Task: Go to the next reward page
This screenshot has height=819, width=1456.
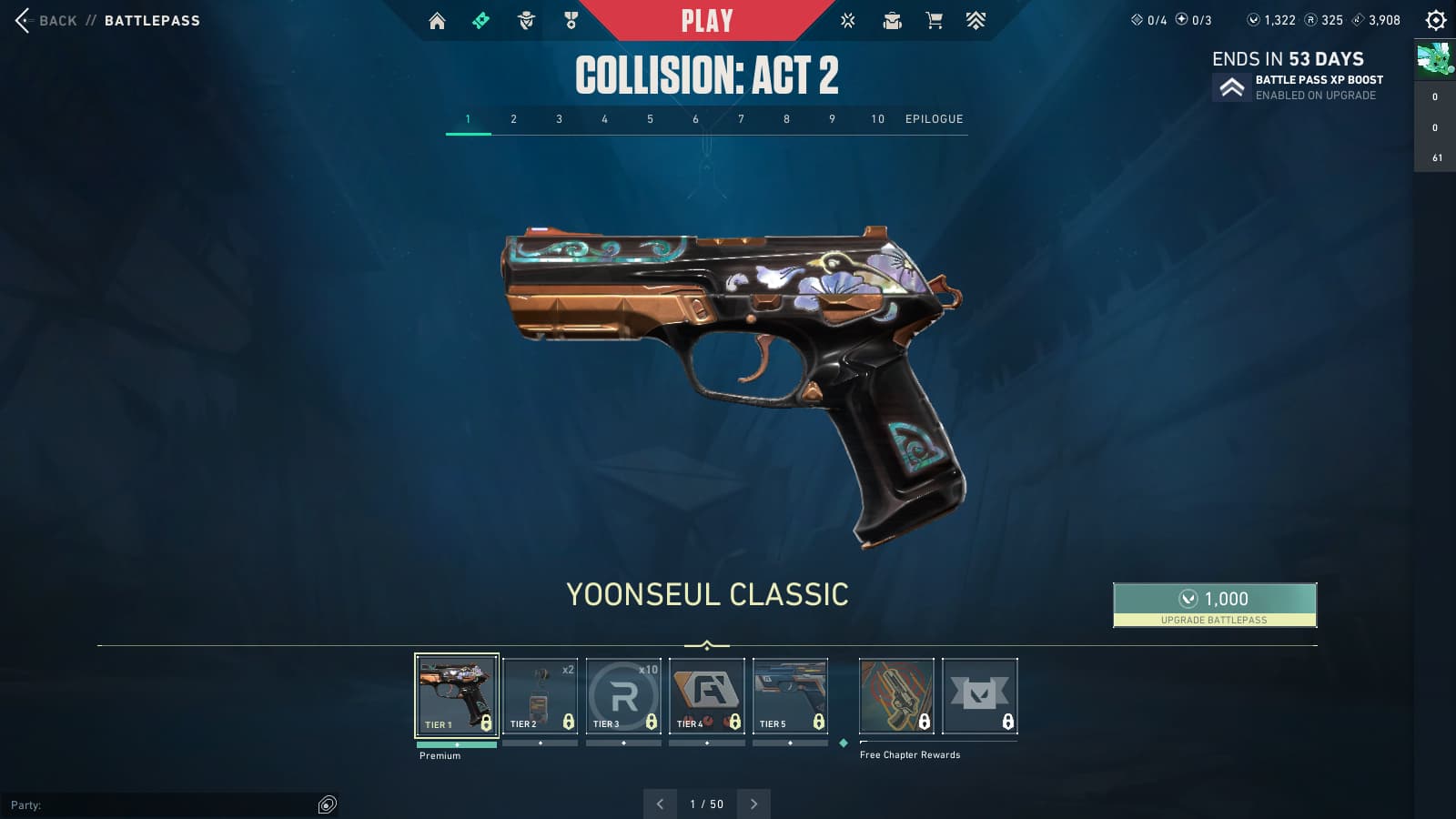Action: click(x=753, y=804)
